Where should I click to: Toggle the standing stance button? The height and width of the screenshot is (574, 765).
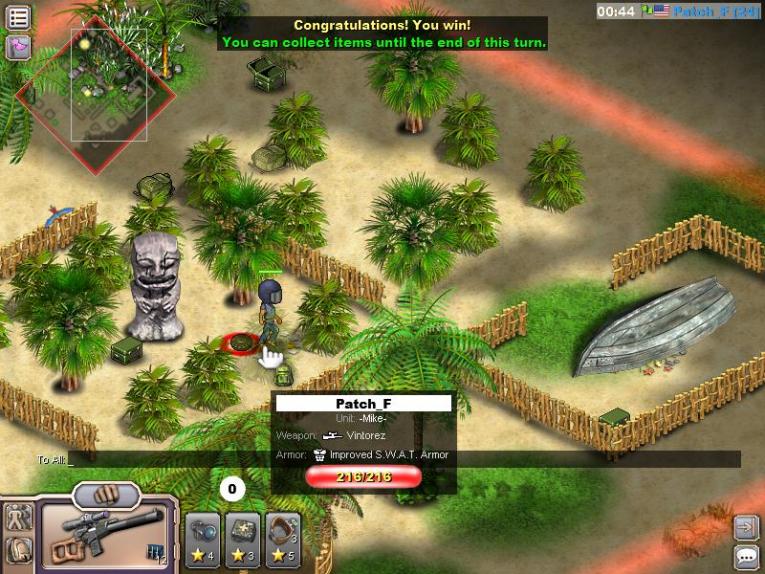tap(18, 517)
